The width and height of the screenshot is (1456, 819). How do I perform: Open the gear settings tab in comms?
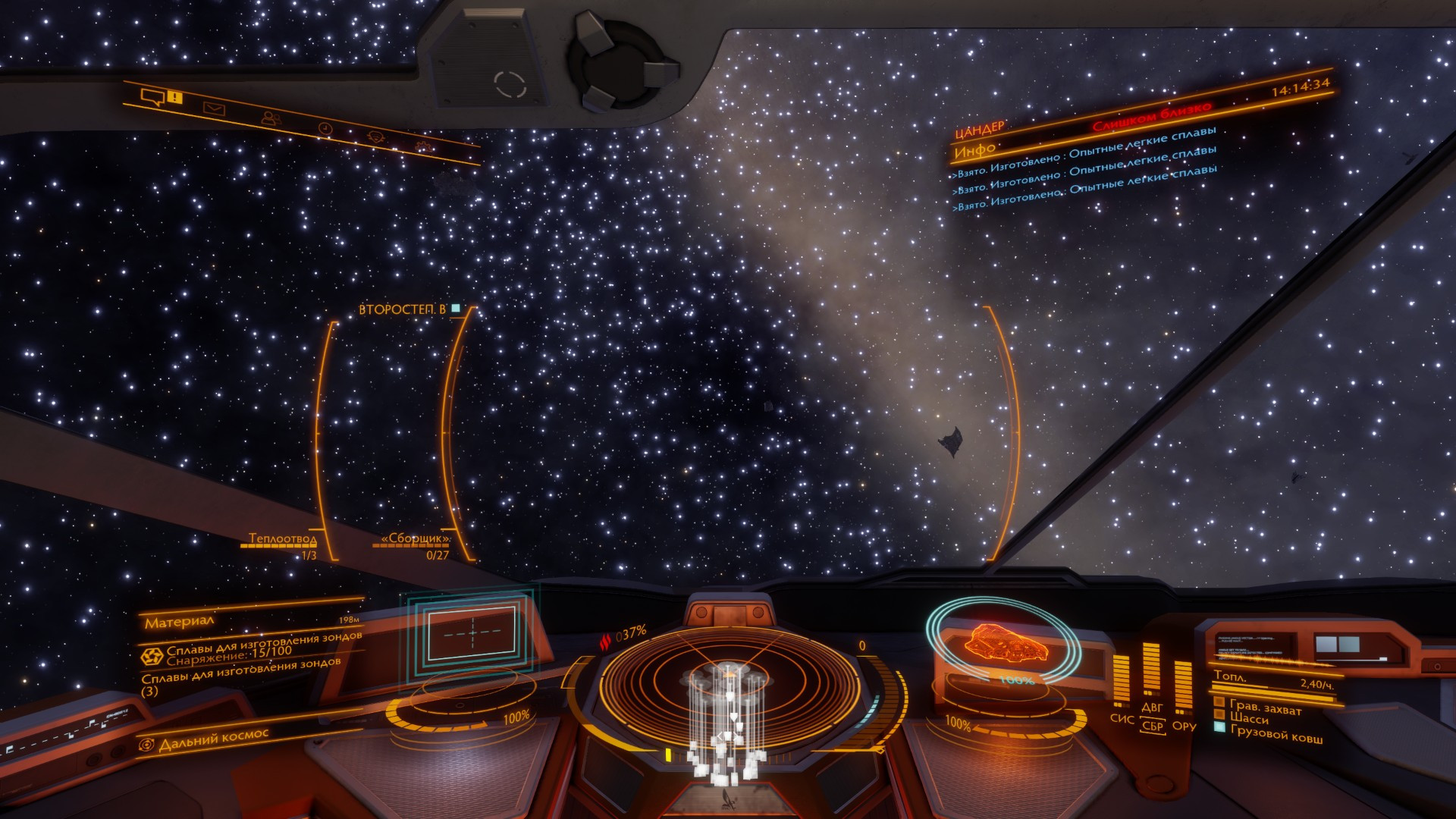click(426, 146)
